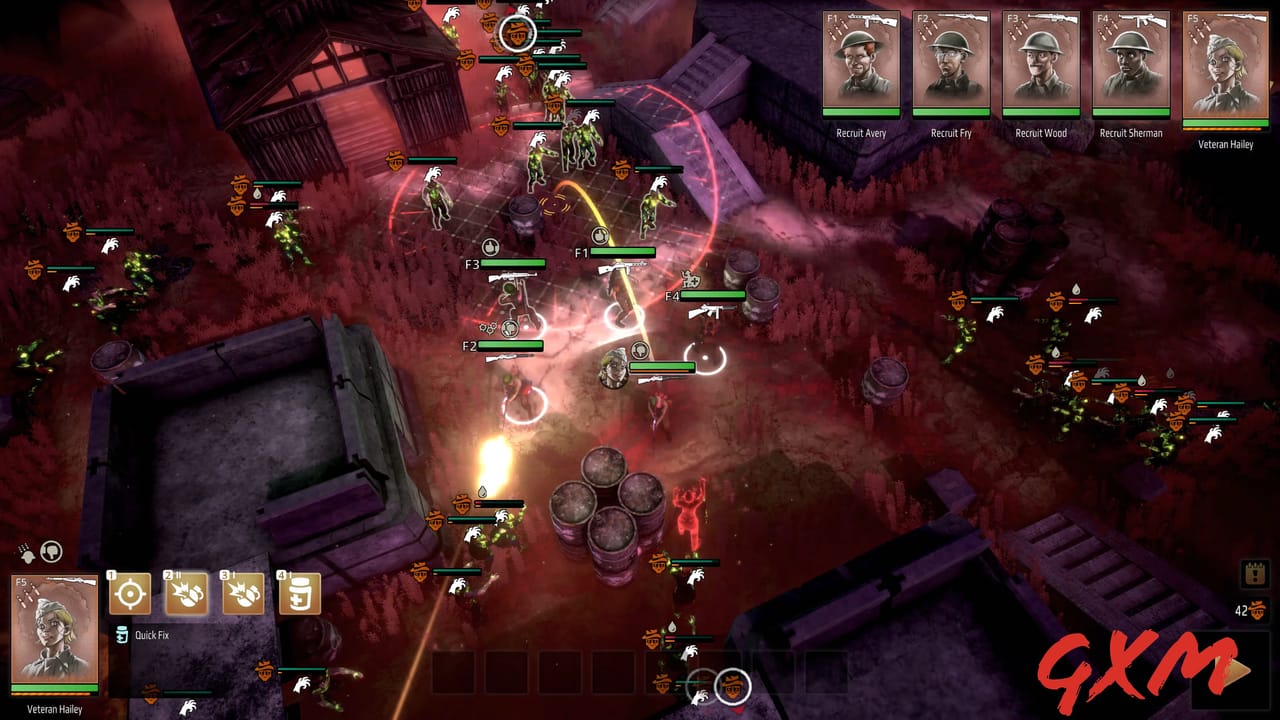This screenshot has height=720, width=1280.
Task: Select the crosshair targeting ability in slot 1
Action: (131, 593)
